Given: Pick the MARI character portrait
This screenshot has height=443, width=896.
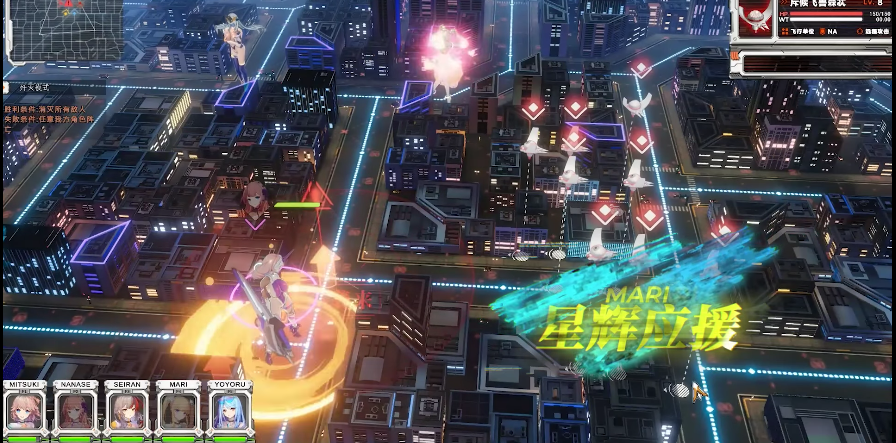Looking at the screenshot, I should pyautogui.click(x=178, y=412).
